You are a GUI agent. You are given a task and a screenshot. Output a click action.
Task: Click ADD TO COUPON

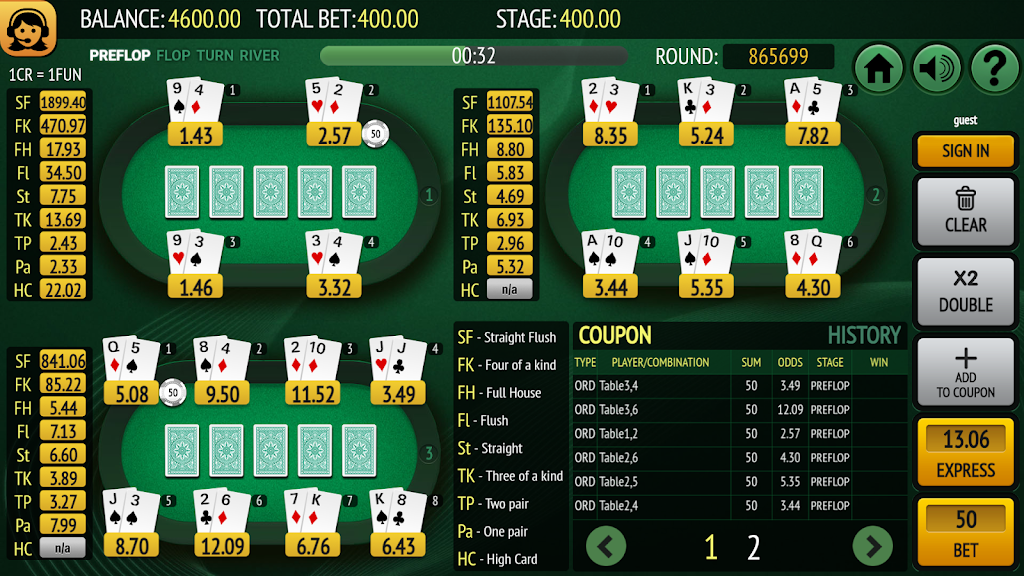[964, 371]
